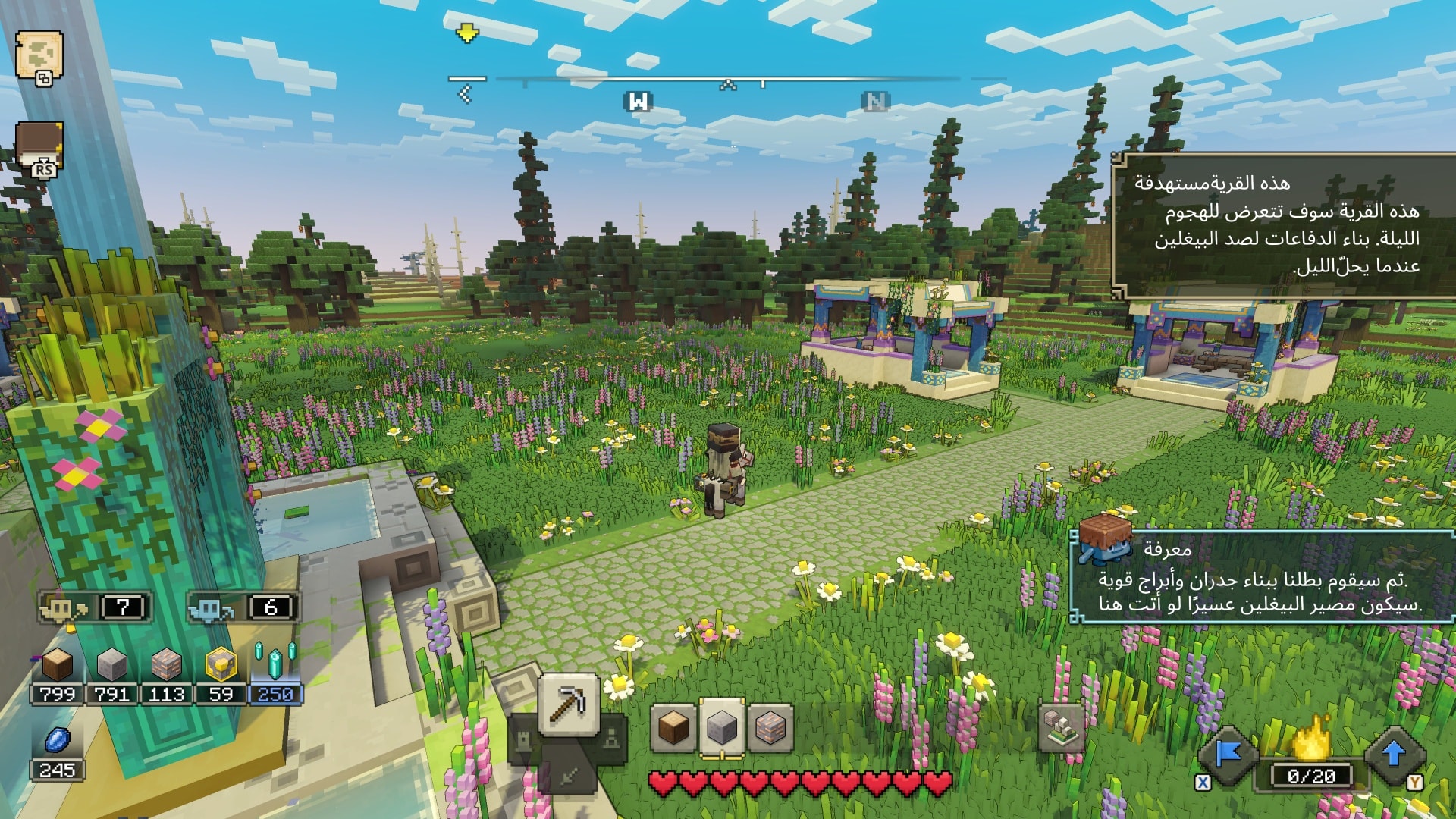Activate the blue banner flag button
1456x819 pixels.
(1228, 755)
